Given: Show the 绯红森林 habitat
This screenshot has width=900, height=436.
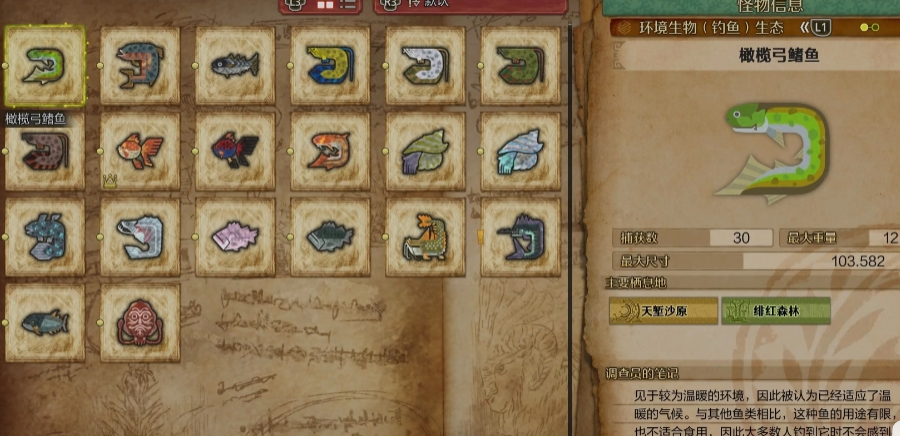Looking at the screenshot, I should click(x=776, y=311).
